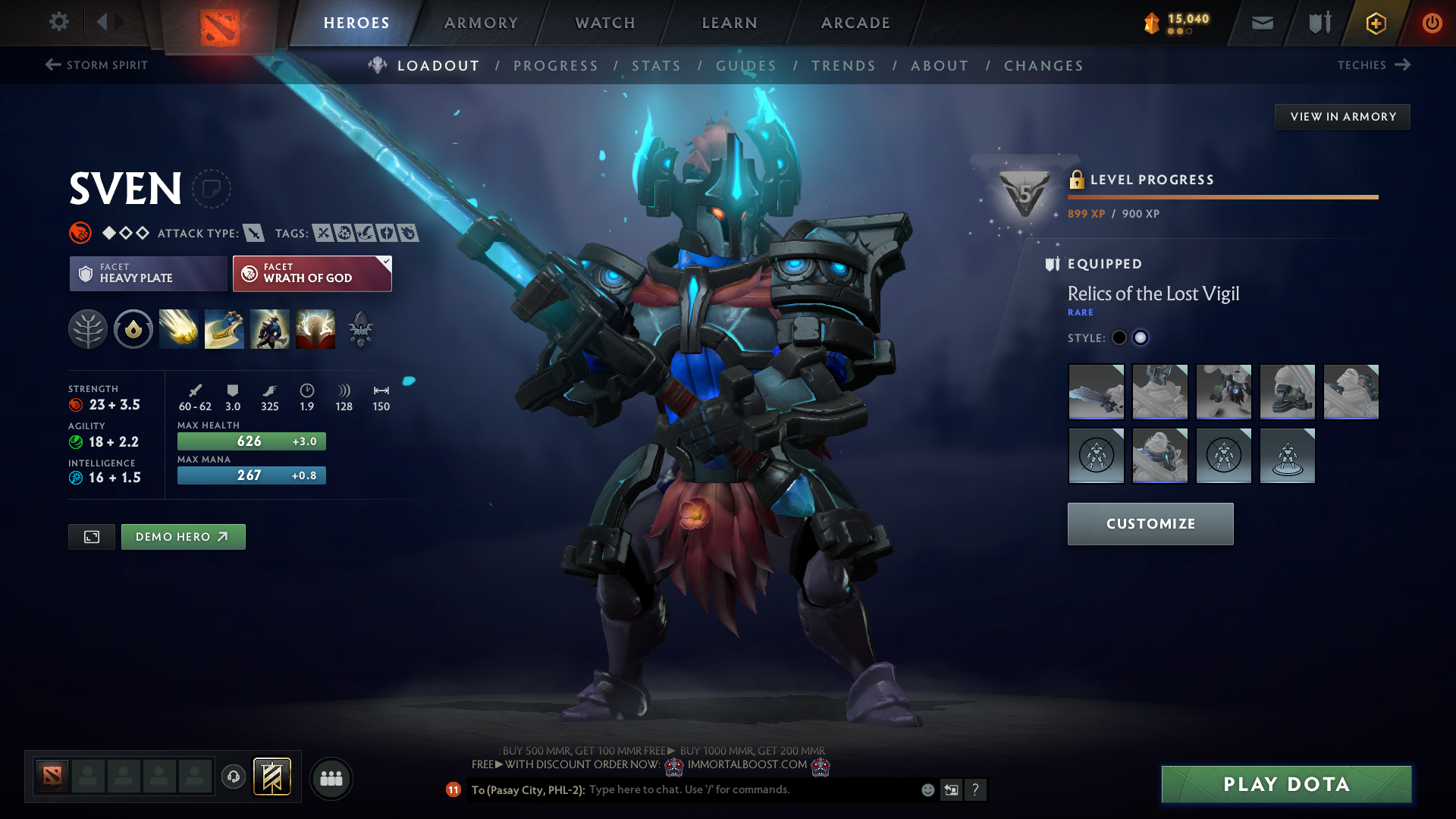Select Sven's Storm Hammer ability icon
The image size is (1456, 819).
coord(178,328)
